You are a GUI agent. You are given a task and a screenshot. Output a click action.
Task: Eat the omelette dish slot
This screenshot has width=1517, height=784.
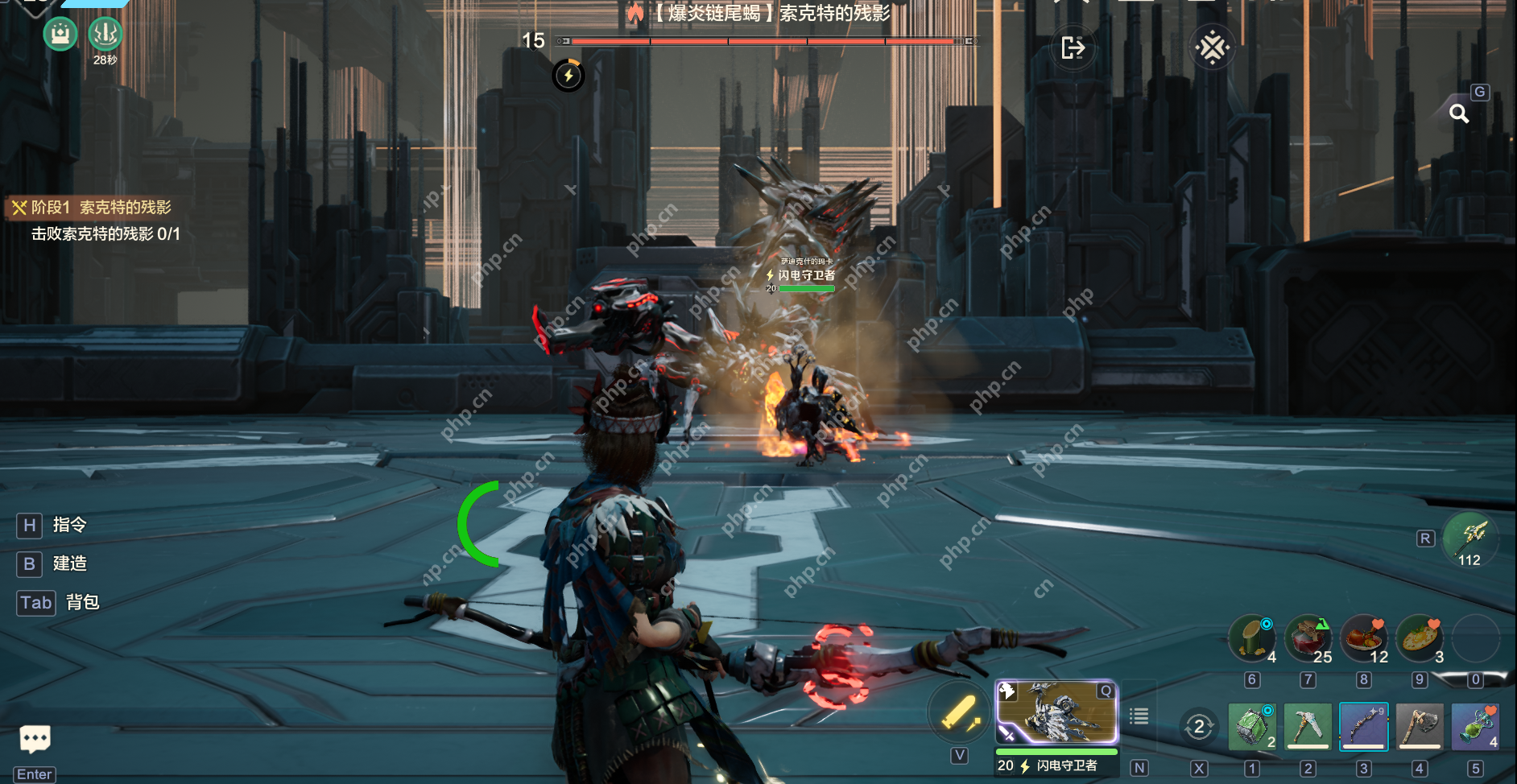(x=1420, y=639)
